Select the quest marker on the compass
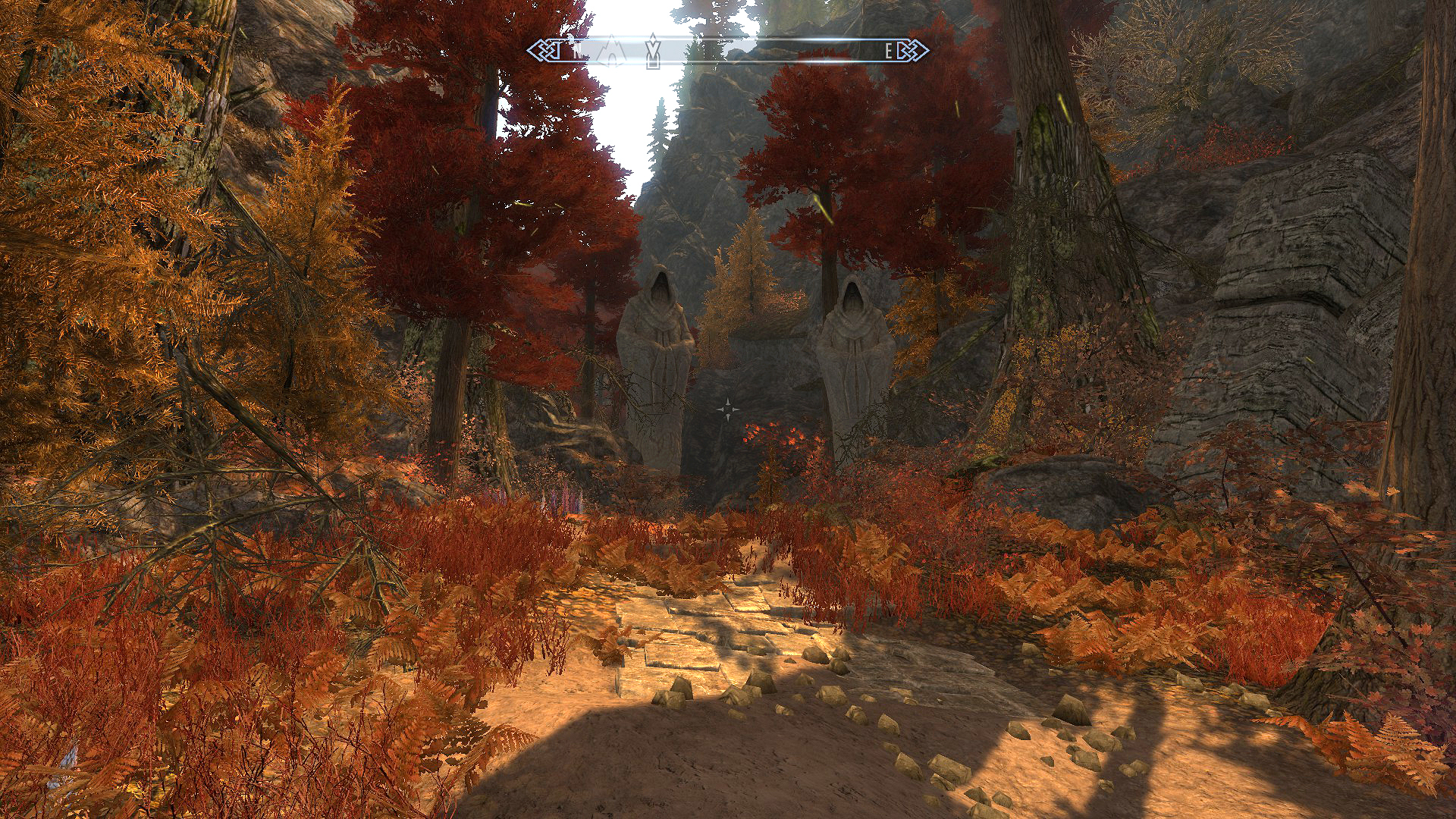 point(652,51)
